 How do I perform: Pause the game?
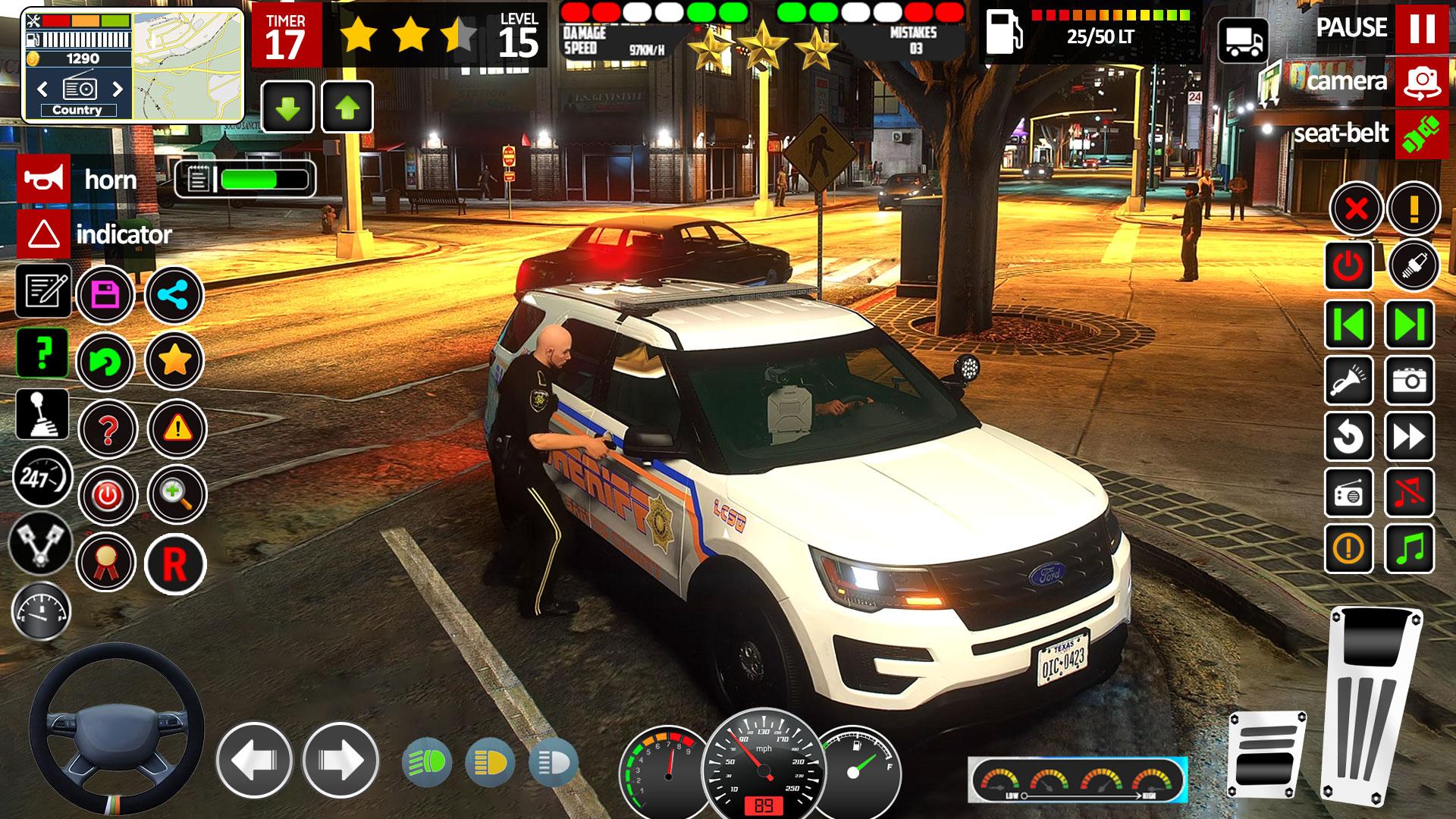pos(1422,28)
